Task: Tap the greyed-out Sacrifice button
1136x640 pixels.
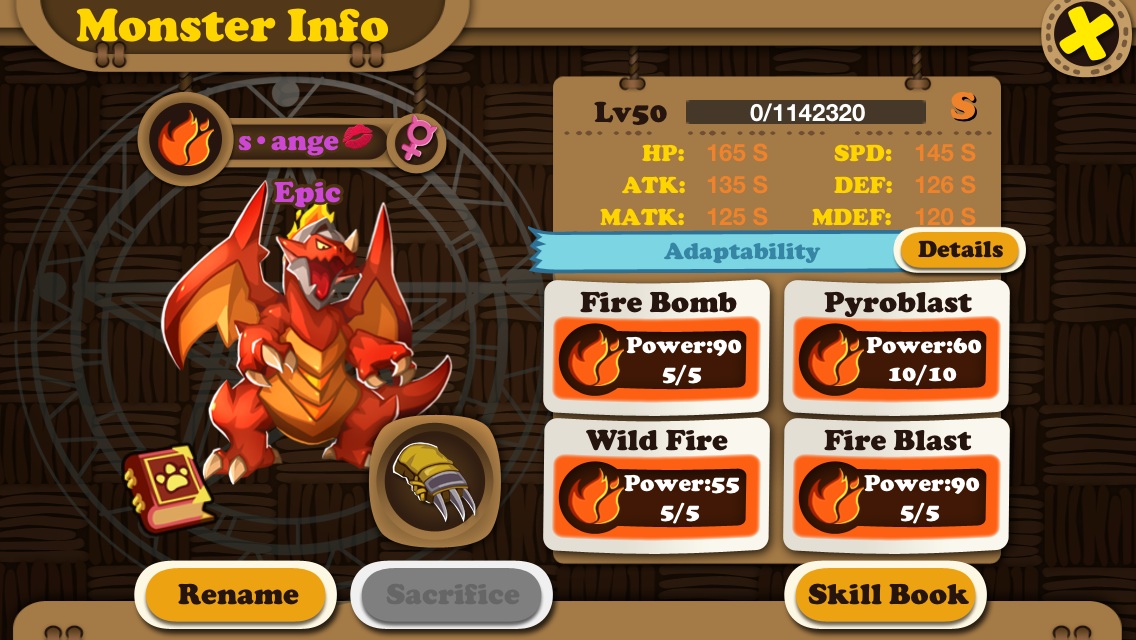Action: (452, 595)
